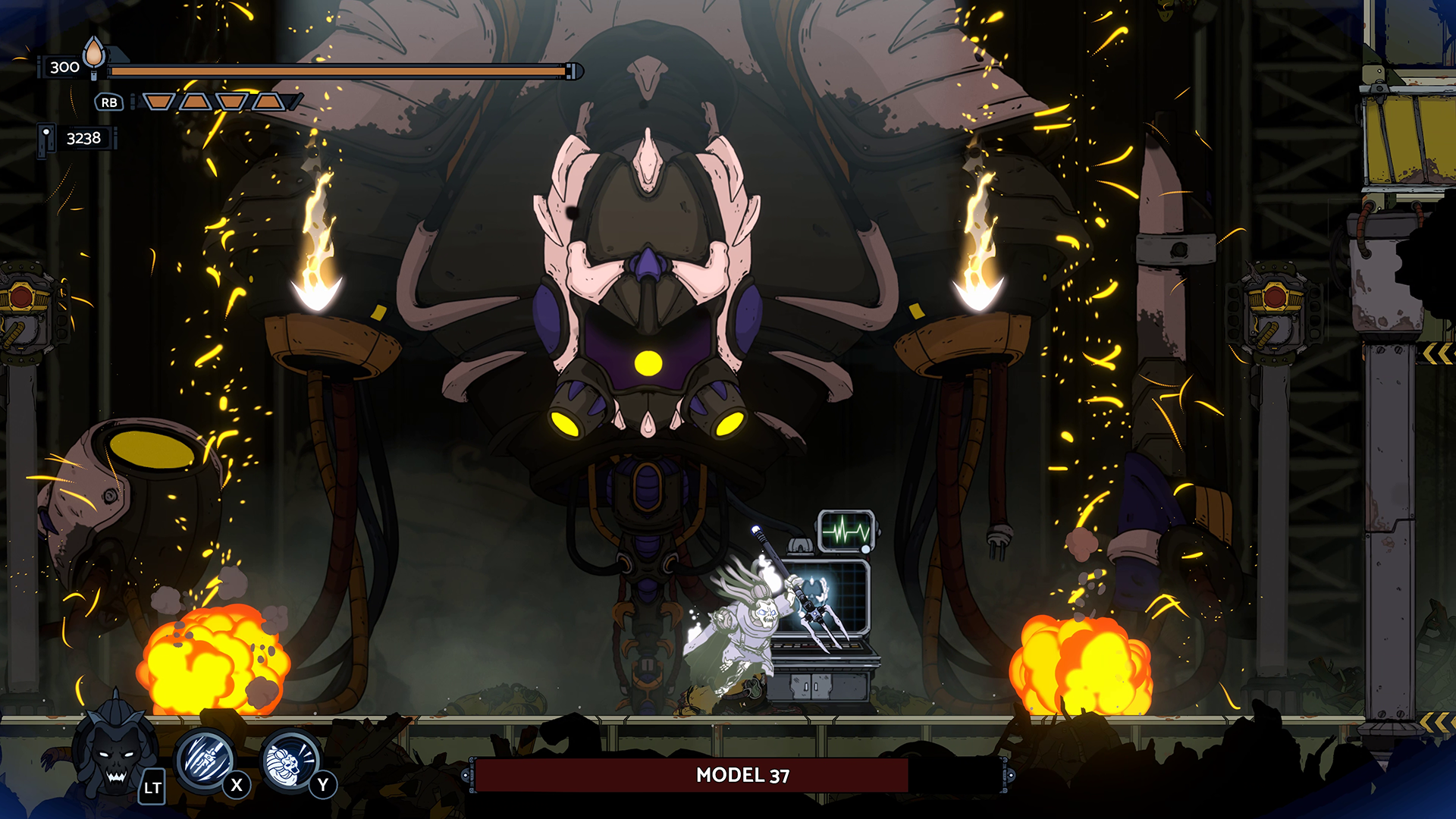
Task: Toggle the last orange charge segment
Action: (x=269, y=99)
